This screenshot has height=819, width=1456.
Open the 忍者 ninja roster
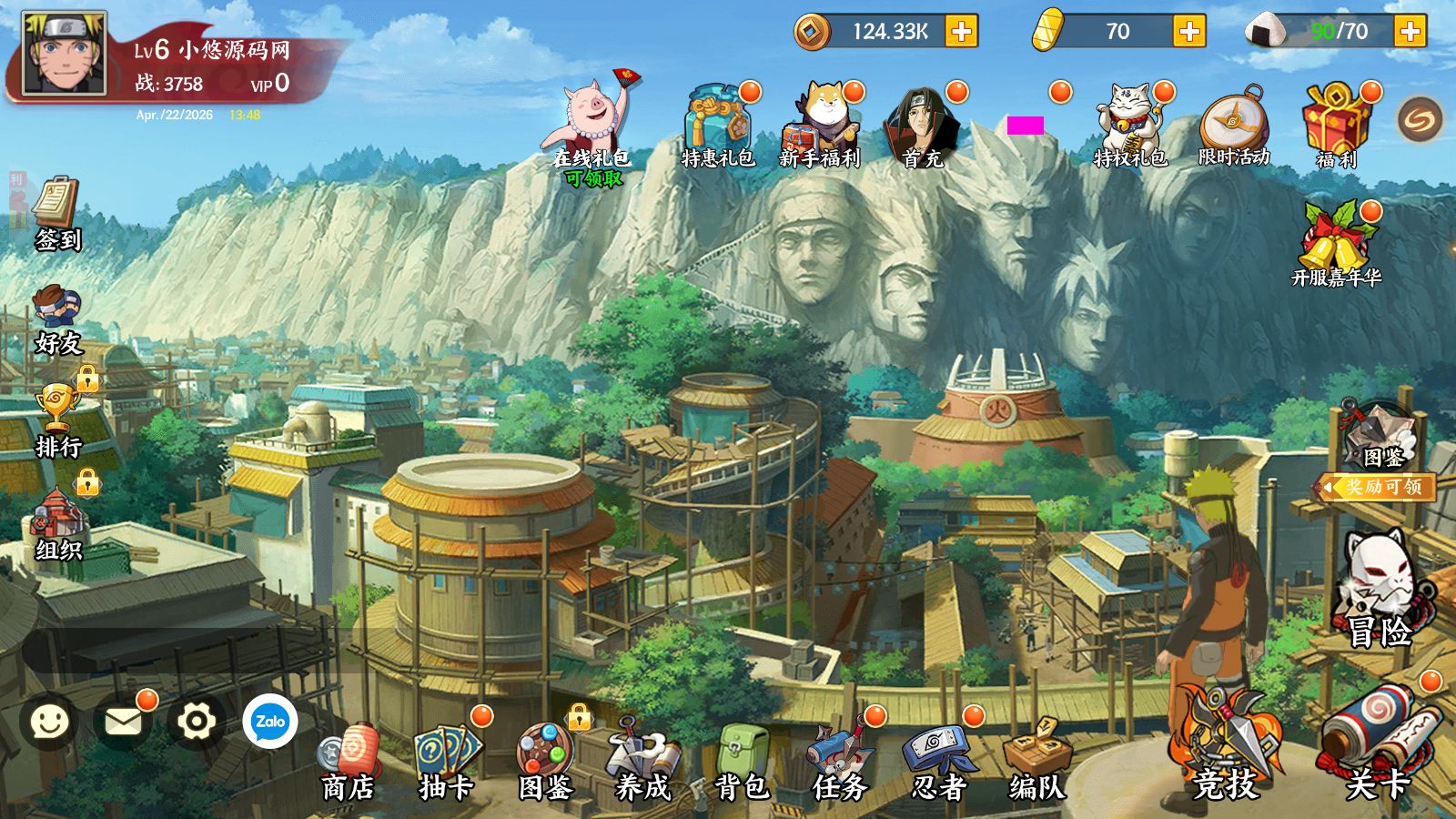(938, 763)
